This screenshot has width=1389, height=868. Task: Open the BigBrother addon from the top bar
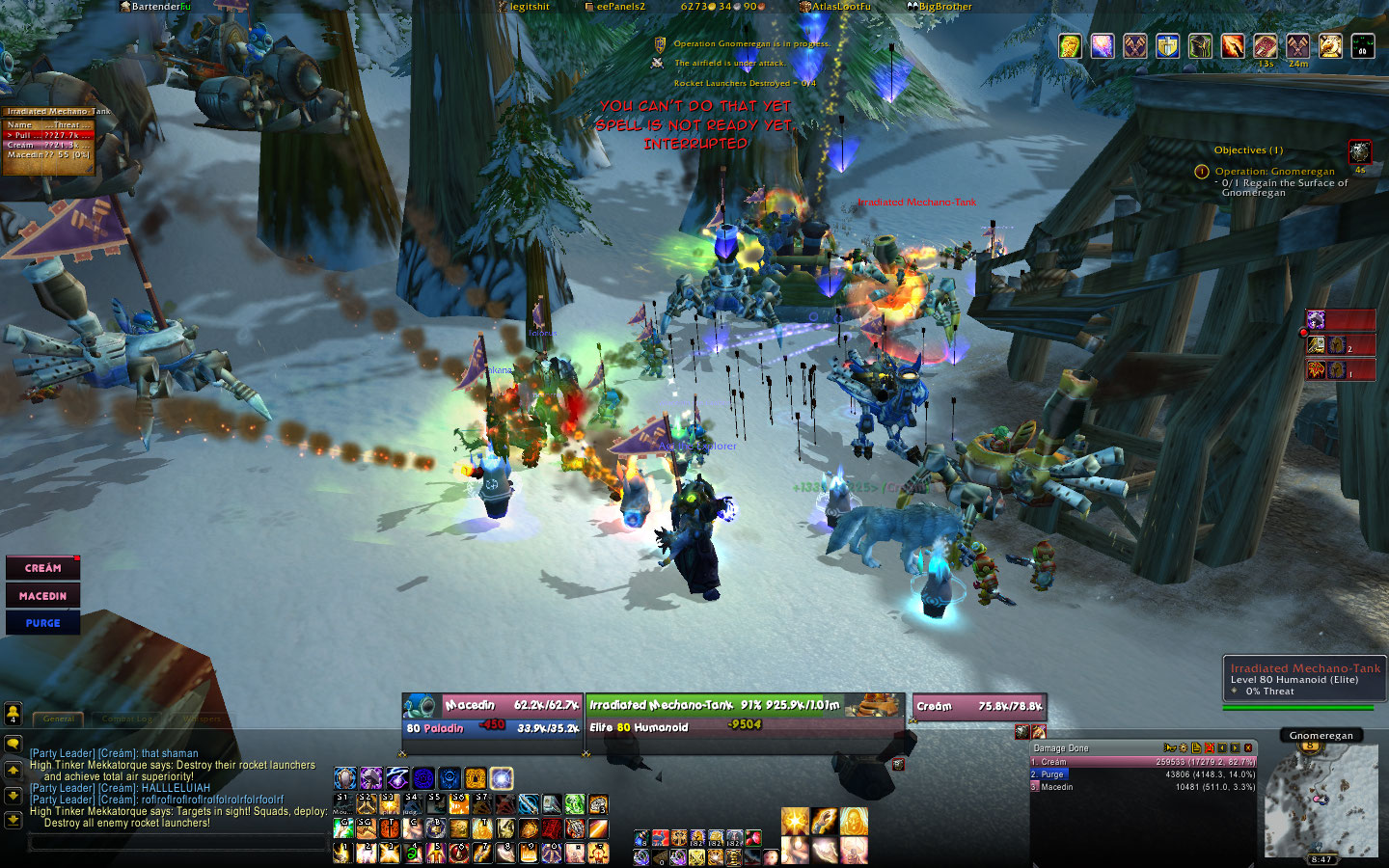[939, 7]
